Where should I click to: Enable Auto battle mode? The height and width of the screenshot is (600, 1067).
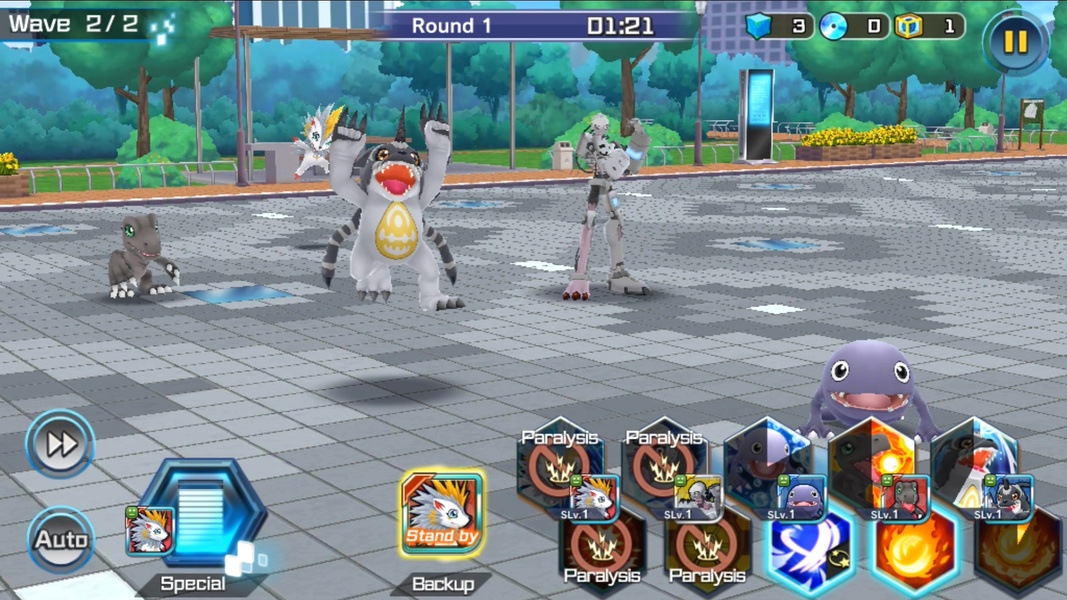coord(60,540)
